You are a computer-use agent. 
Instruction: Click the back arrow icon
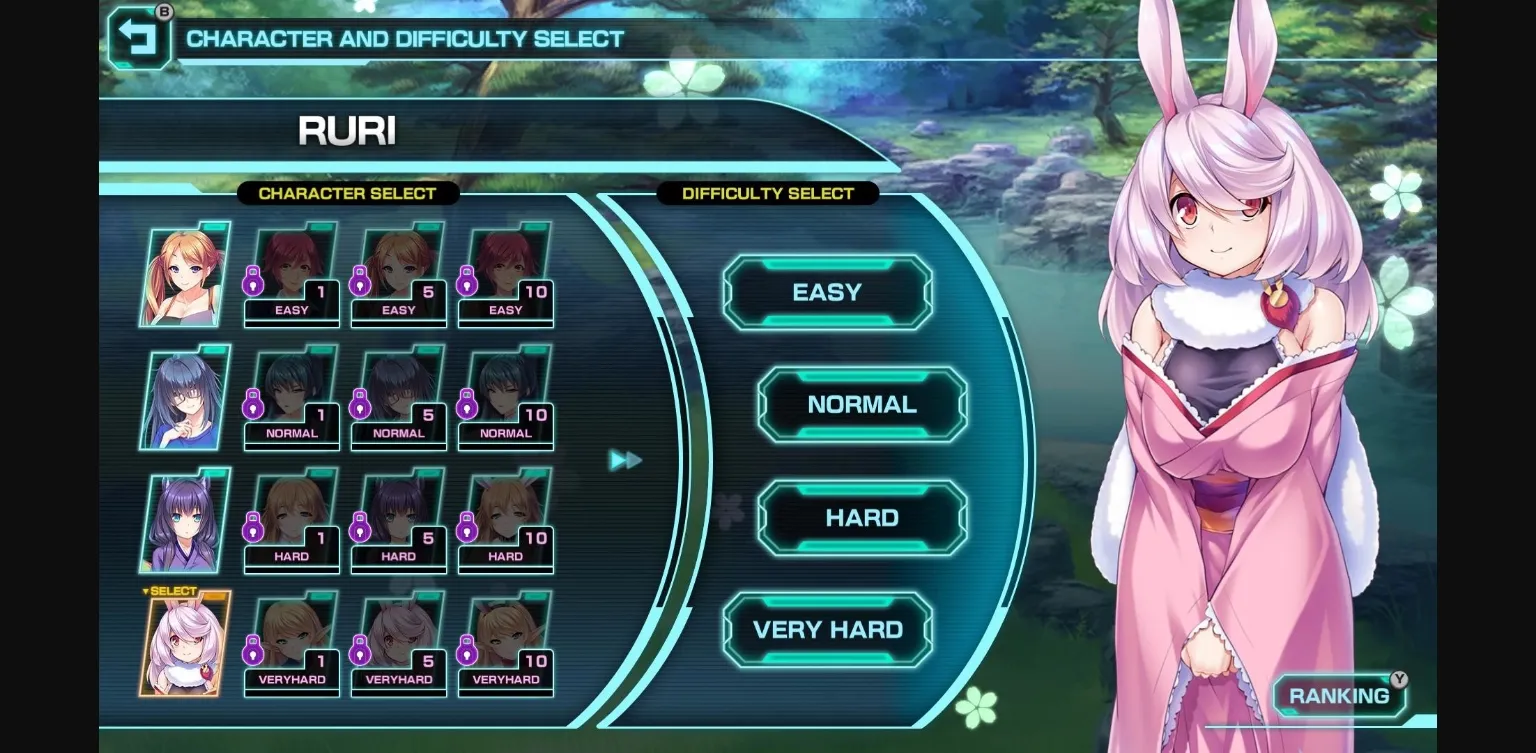[140, 38]
